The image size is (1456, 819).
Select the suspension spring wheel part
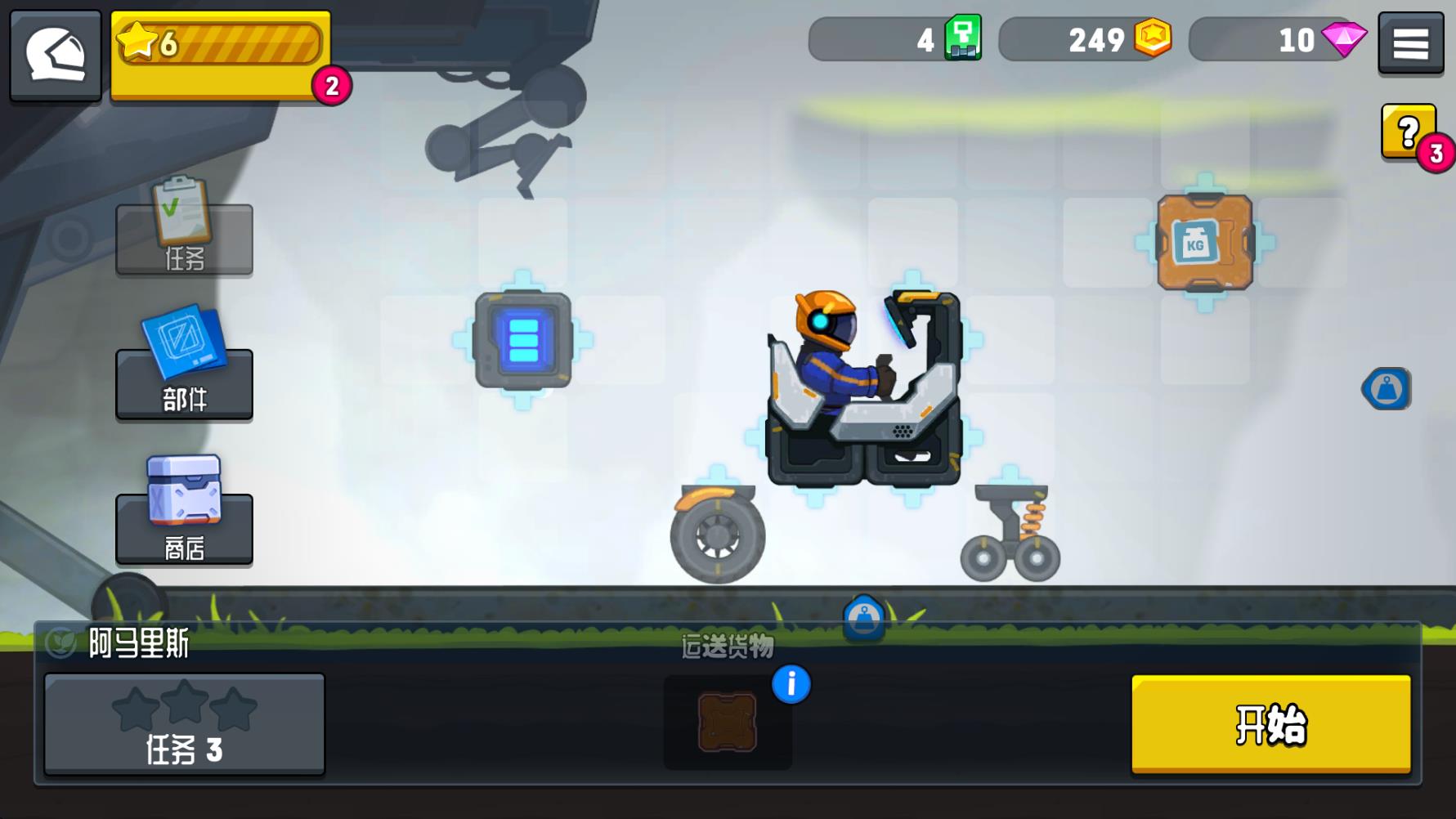1010,531
